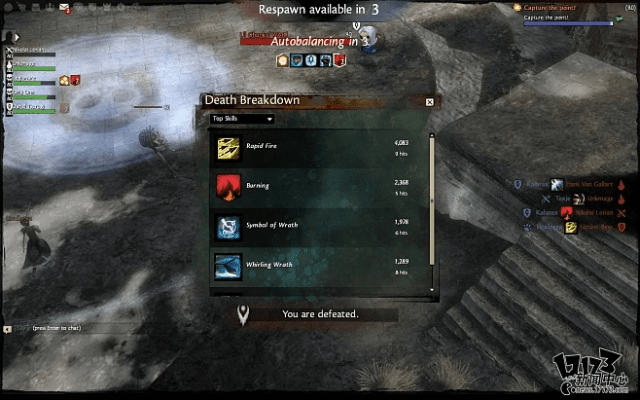
Task: Select the Symbol of Wrath row
Action: click(320, 227)
